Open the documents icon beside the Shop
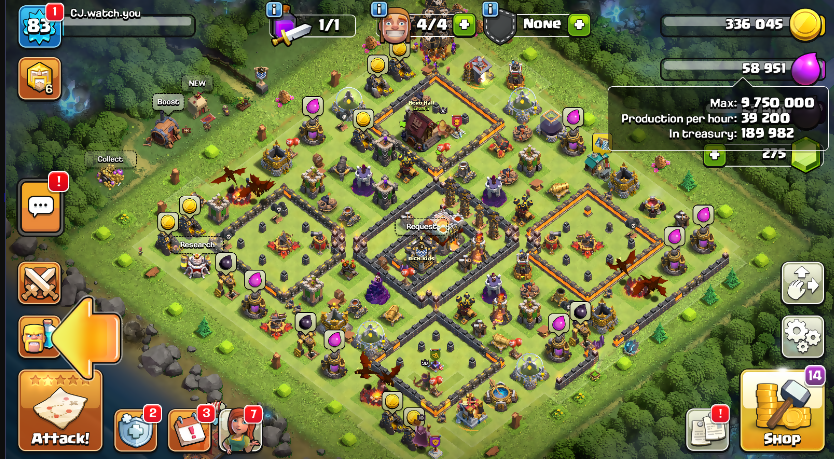The image size is (834, 459). pyautogui.click(x=707, y=429)
